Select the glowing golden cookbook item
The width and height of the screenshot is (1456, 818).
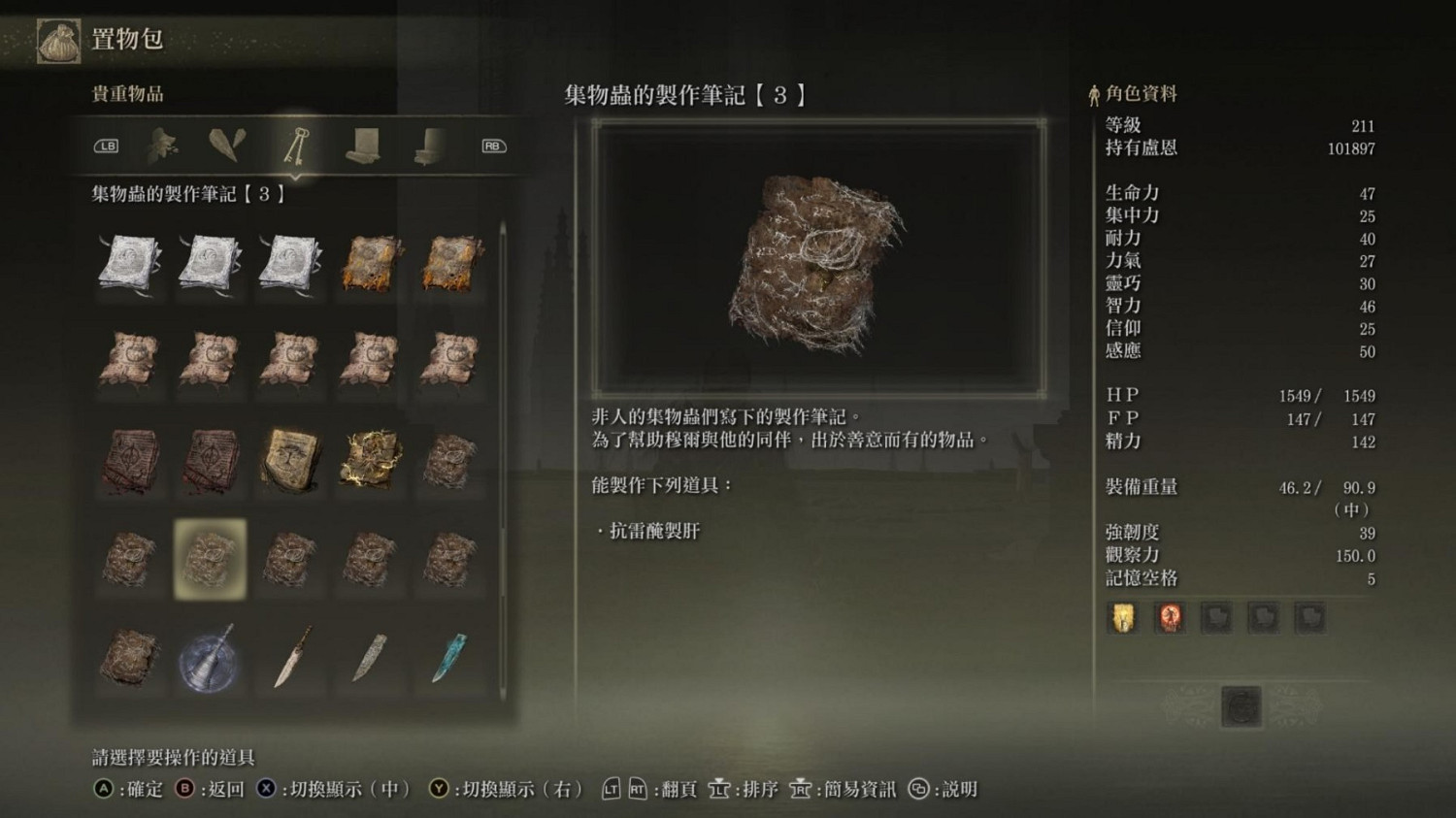[x=368, y=458]
